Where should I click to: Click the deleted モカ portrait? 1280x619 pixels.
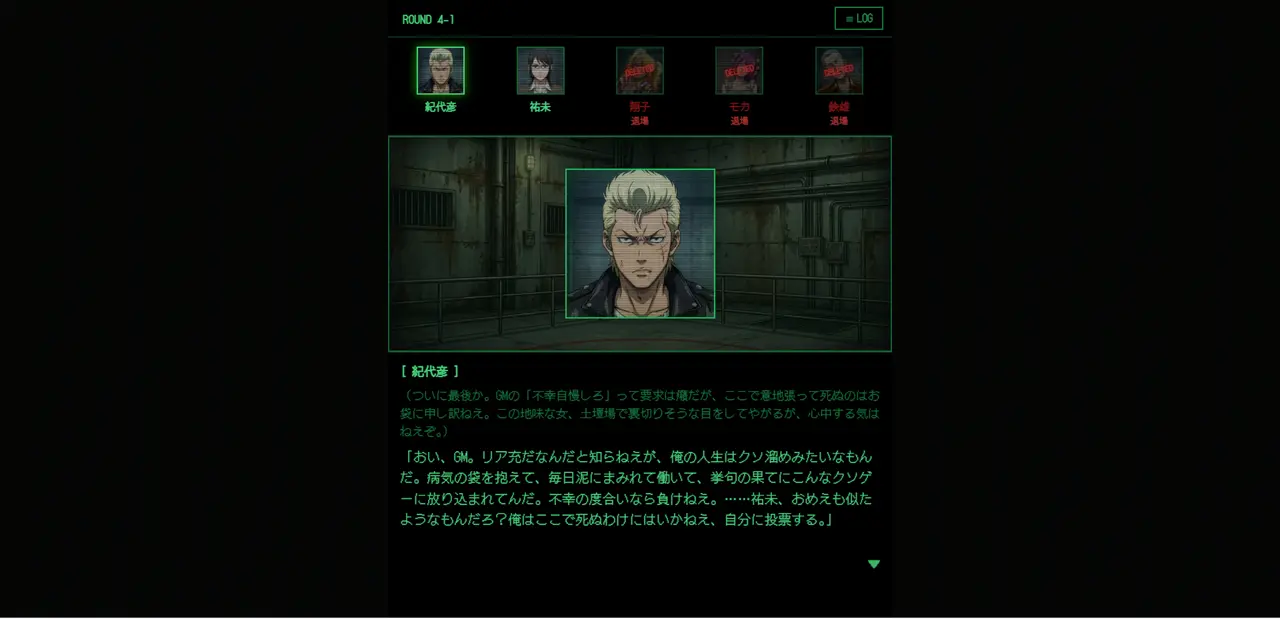739,71
